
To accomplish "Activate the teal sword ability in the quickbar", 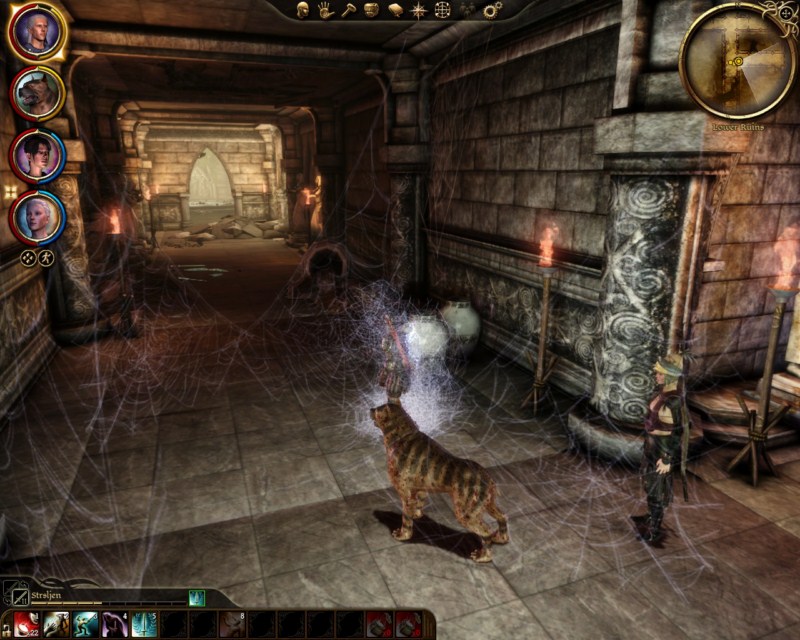I will 143,624.
